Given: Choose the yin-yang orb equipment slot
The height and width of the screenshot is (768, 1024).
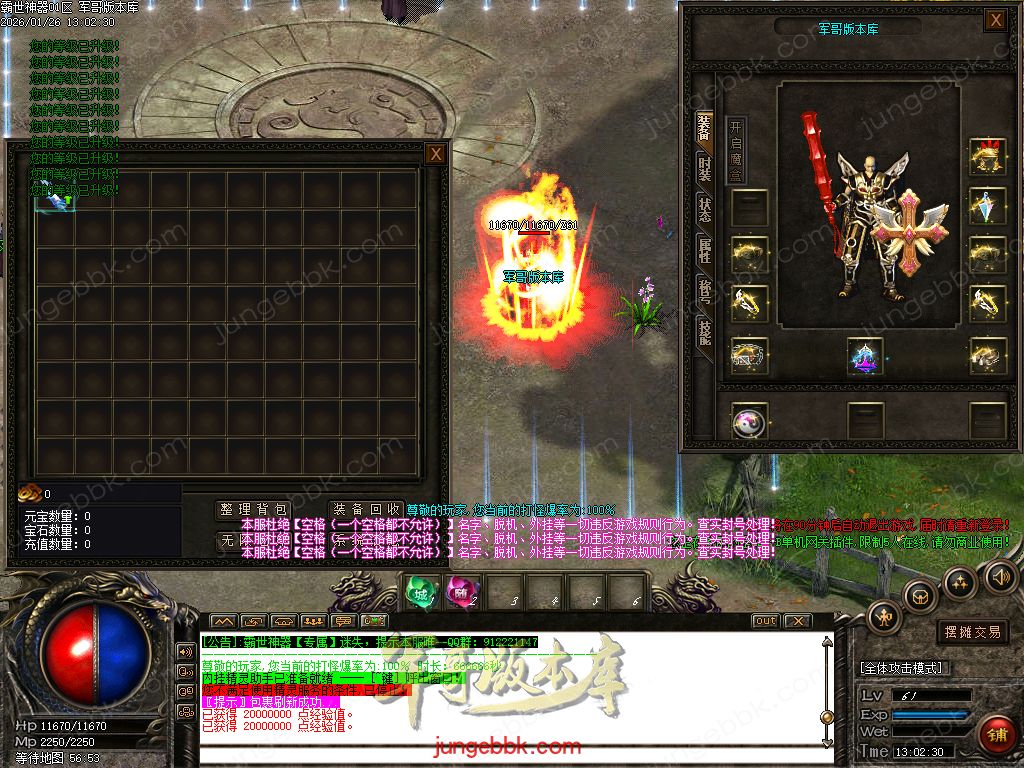Looking at the screenshot, I should click(748, 422).
